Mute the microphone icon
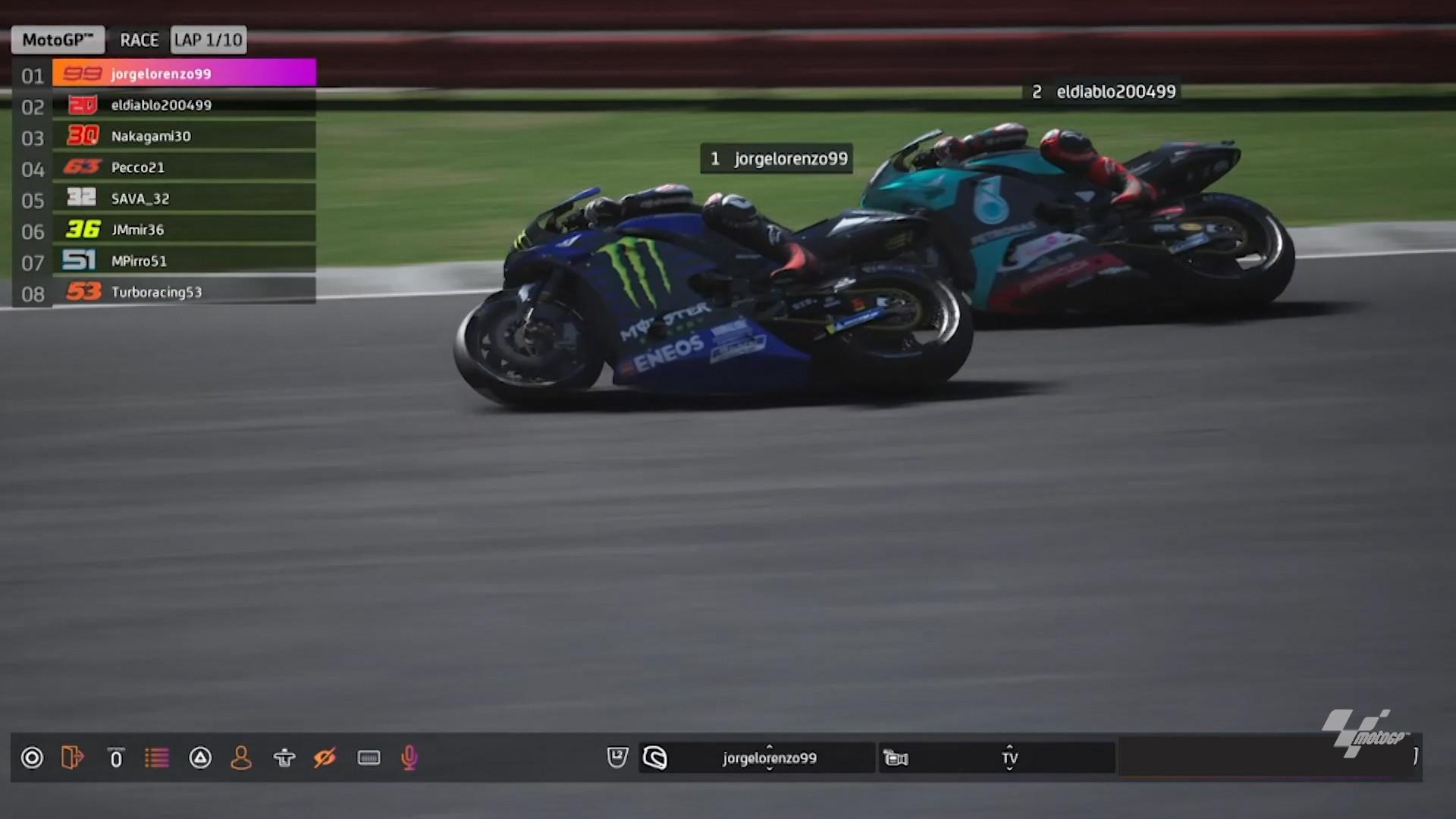 pyautogui.click(x=409, y=757)
